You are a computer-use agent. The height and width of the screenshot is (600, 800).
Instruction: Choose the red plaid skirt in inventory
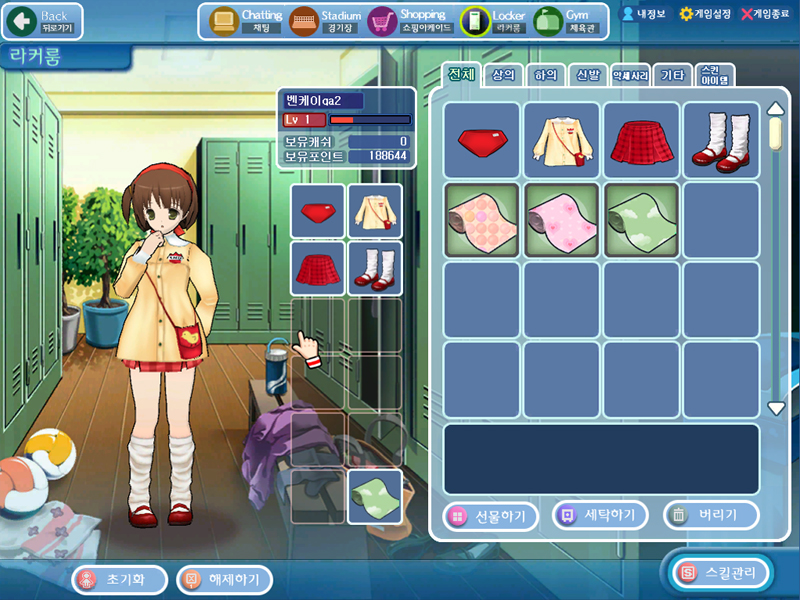[641, 140]
